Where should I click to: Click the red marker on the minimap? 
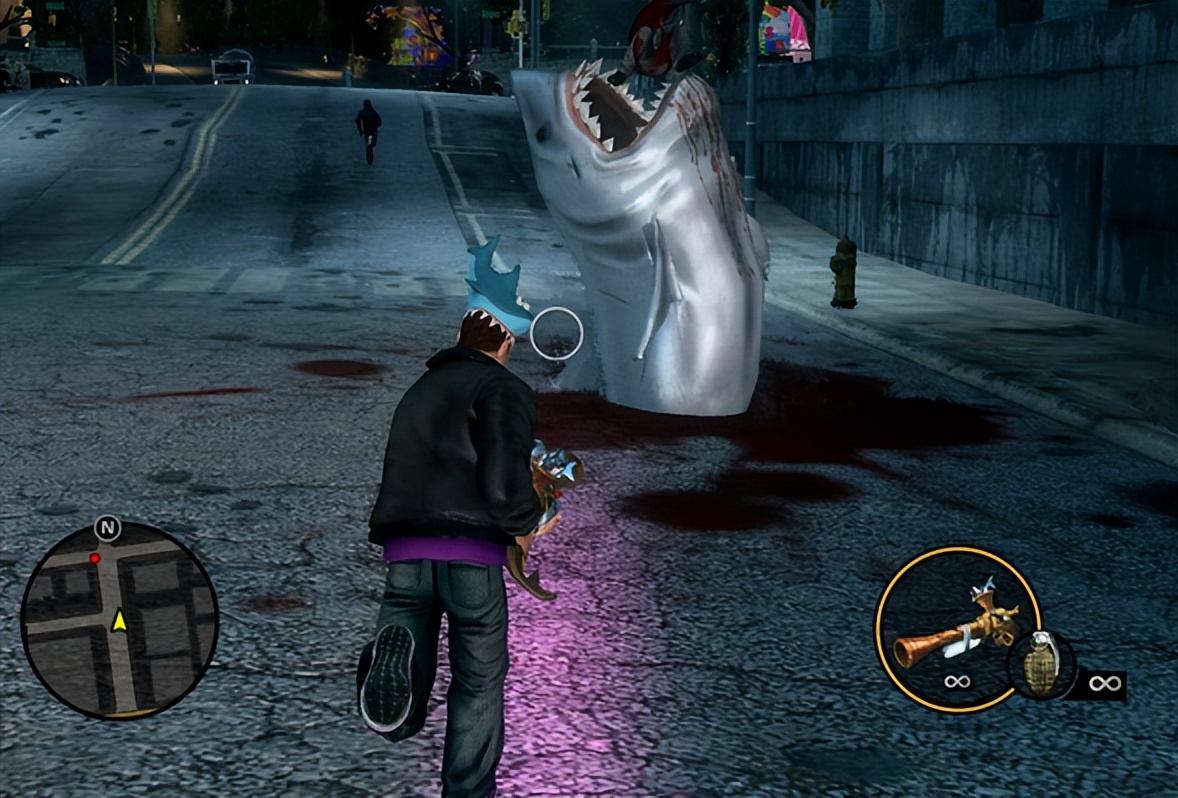tap(95, 558)
